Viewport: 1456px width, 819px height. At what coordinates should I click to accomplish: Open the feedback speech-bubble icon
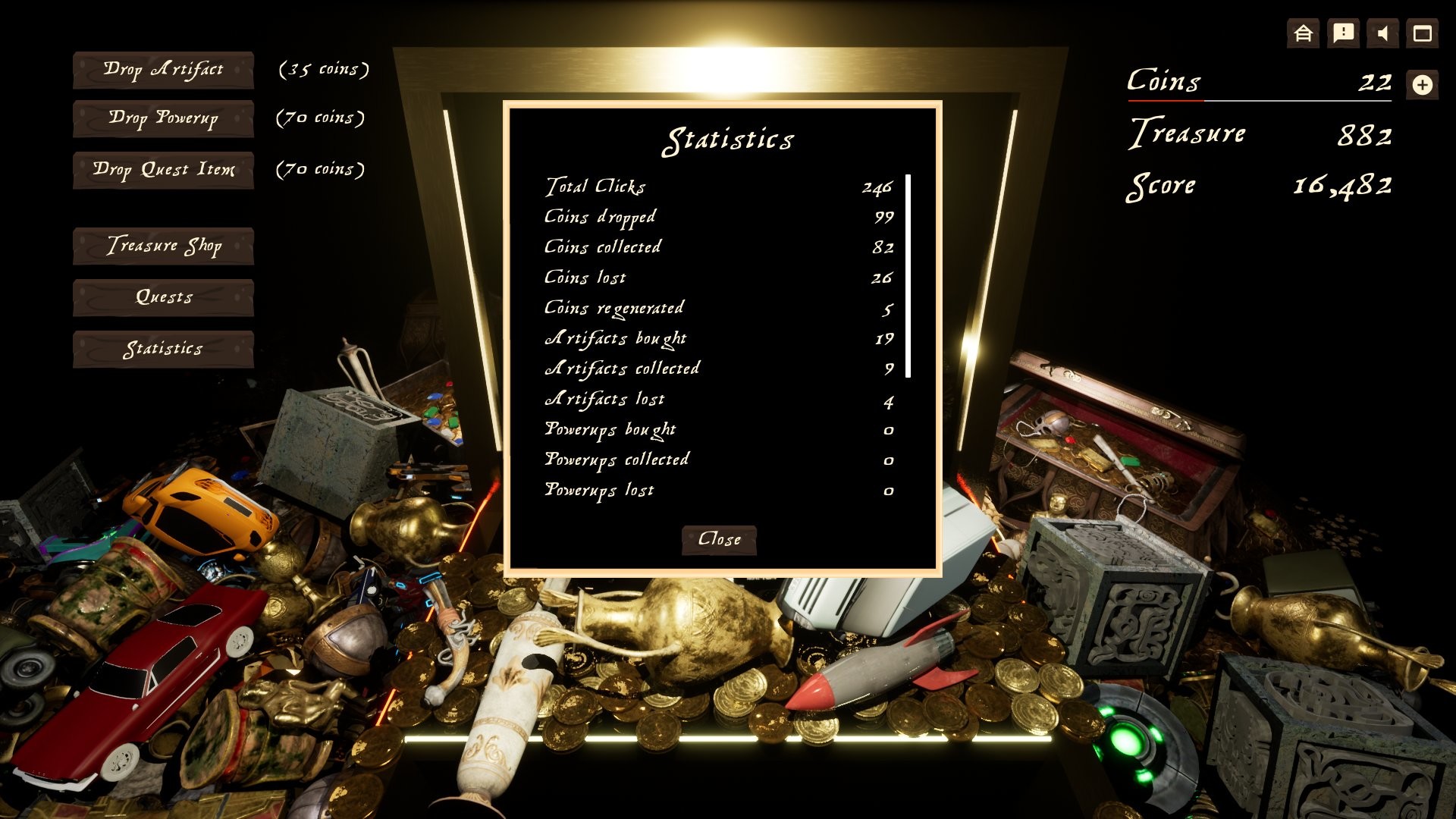1343,33
